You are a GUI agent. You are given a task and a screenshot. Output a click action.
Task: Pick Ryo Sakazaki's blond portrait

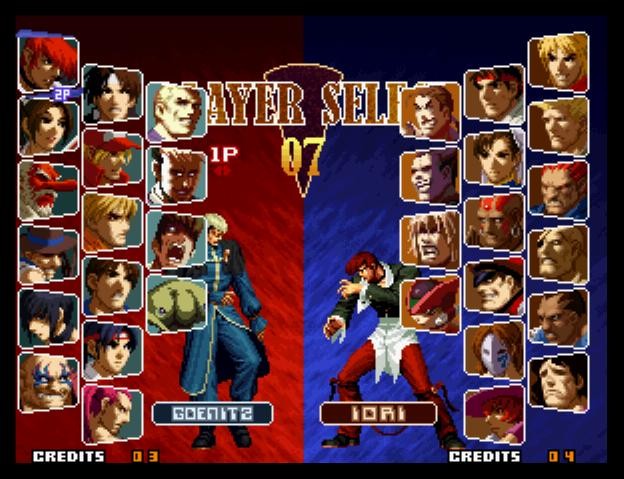tap(111, 221)
